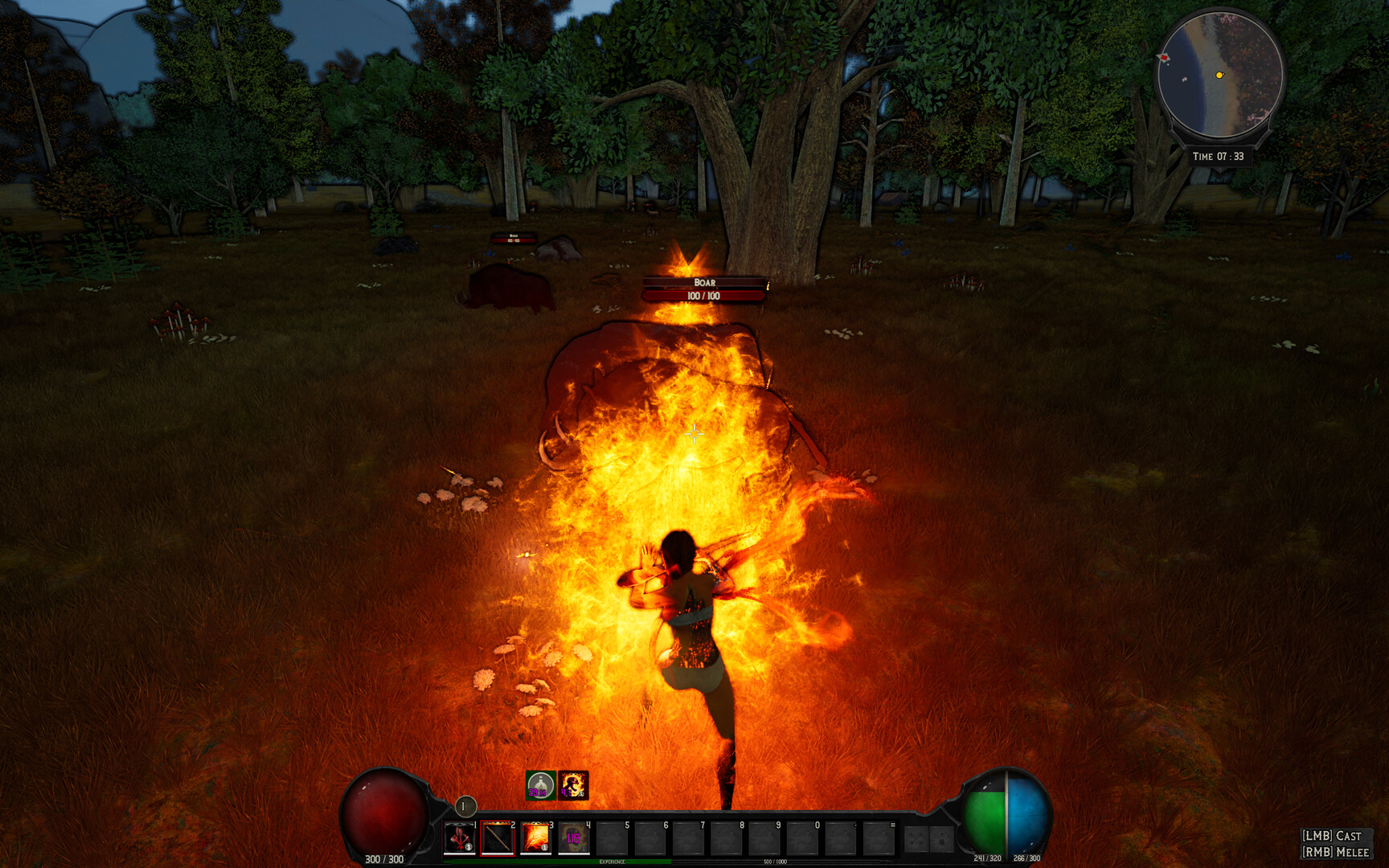This screenshot has width=1389, height=868.
Task: Click the red flag marker on the minimap
Action: pos(1164,57)
